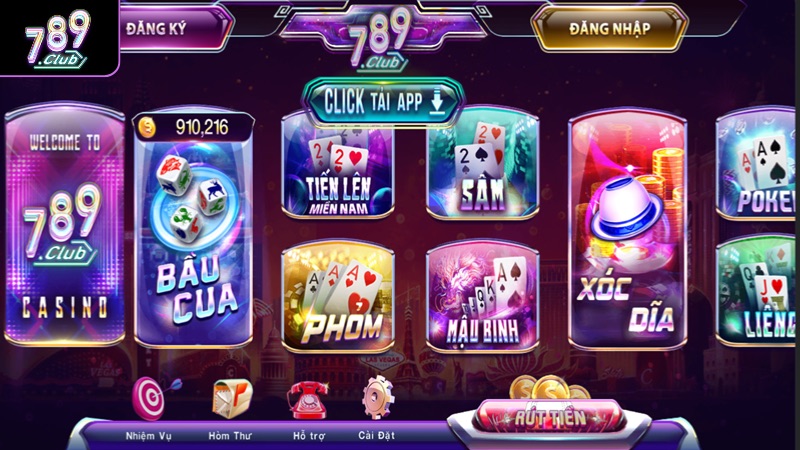
Task: Start the Mậu Binh card game
Action: point(484,295)
